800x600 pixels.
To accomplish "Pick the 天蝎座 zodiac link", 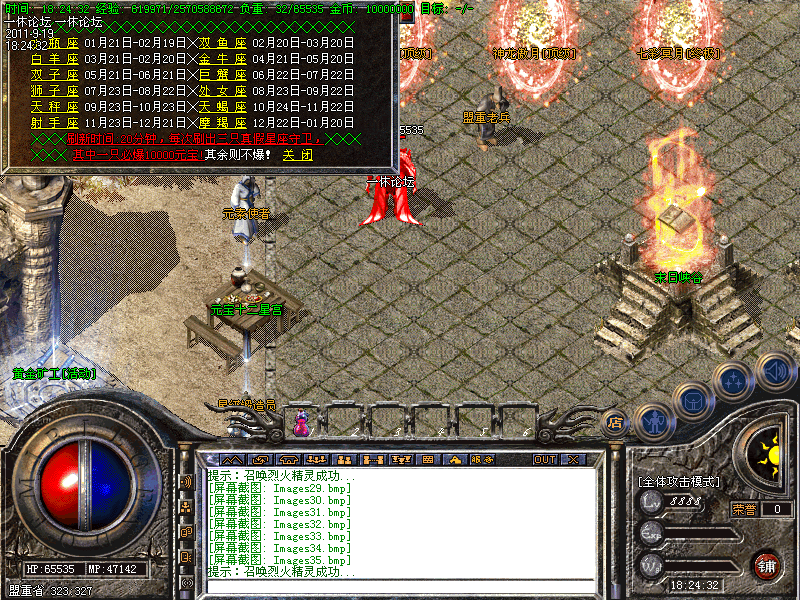I will (223, 107).
